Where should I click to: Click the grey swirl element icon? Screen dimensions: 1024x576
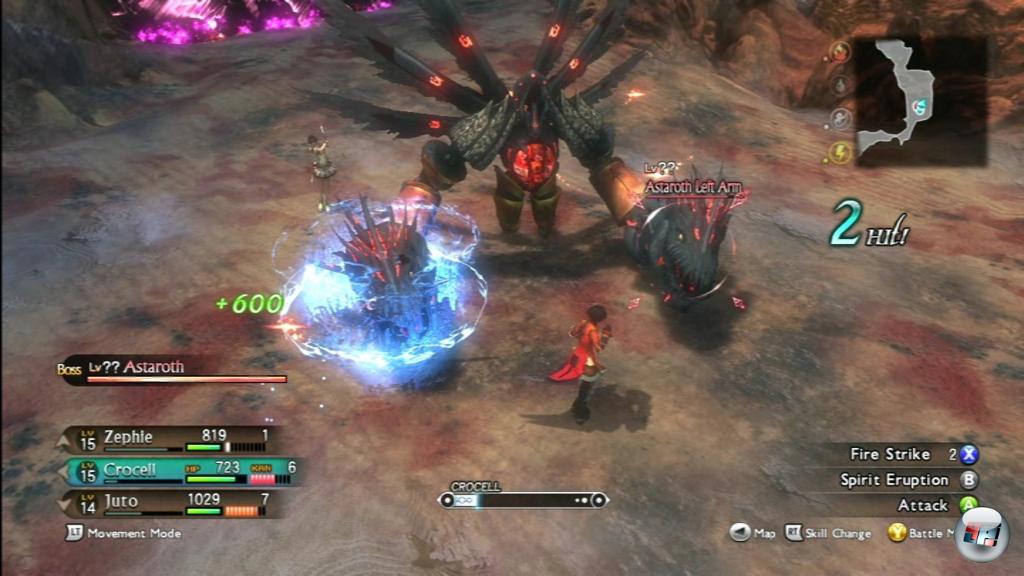841,119
